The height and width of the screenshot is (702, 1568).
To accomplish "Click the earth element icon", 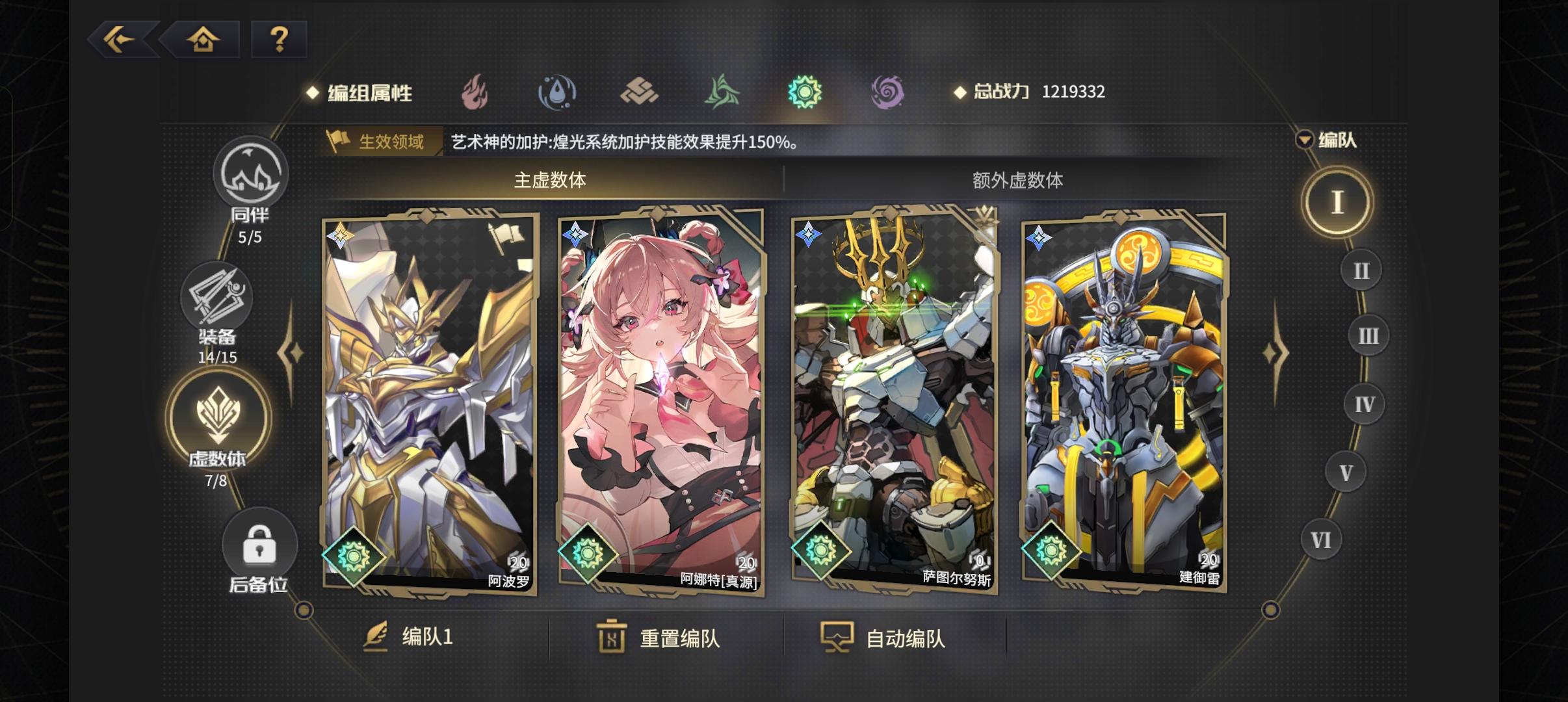I will (x=640, y=91).
